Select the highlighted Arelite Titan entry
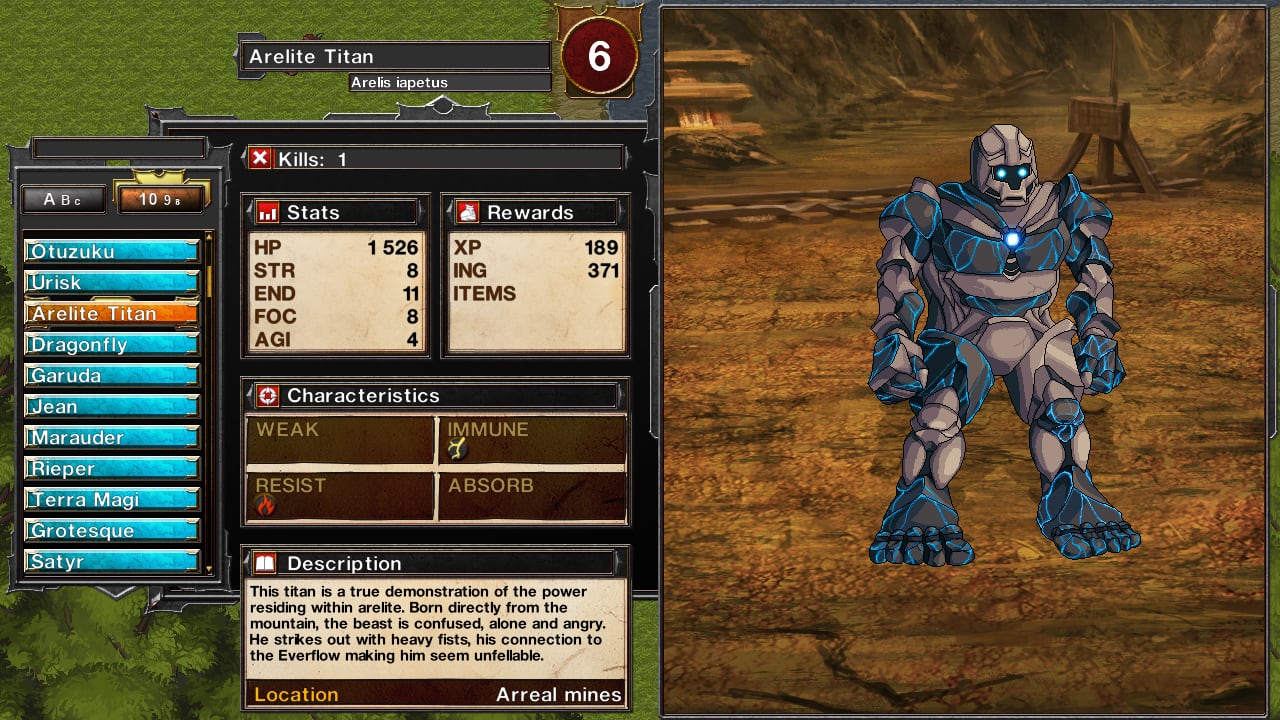This screenshot has width=1280, height=720. pos(112,313)
